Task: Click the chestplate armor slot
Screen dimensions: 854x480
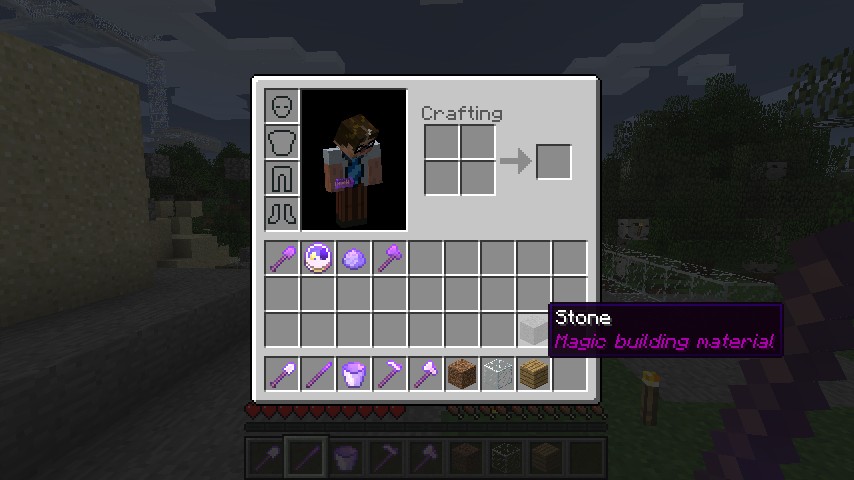Action: 282,142
